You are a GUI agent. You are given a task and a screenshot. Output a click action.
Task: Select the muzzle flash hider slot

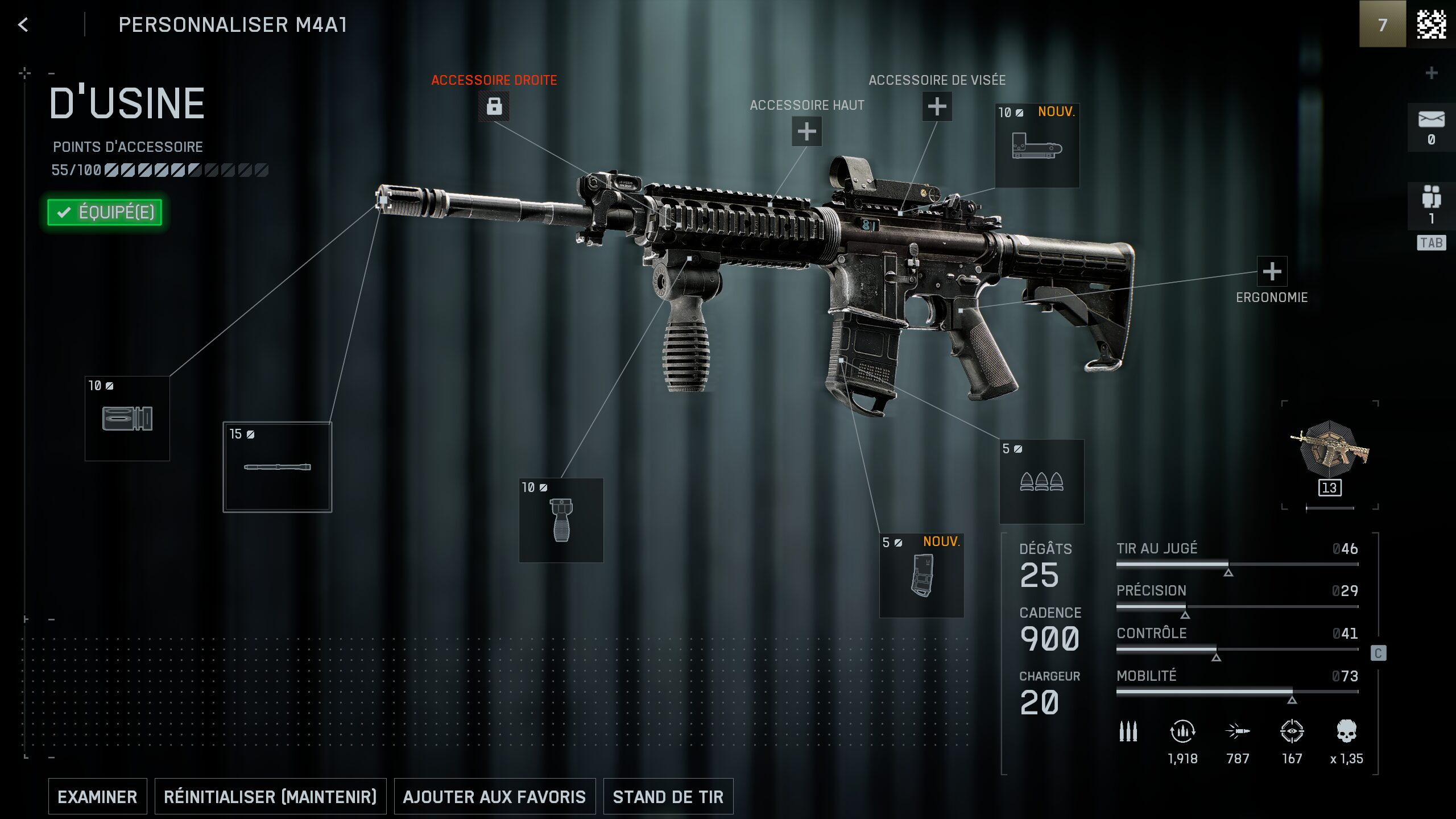127,419
